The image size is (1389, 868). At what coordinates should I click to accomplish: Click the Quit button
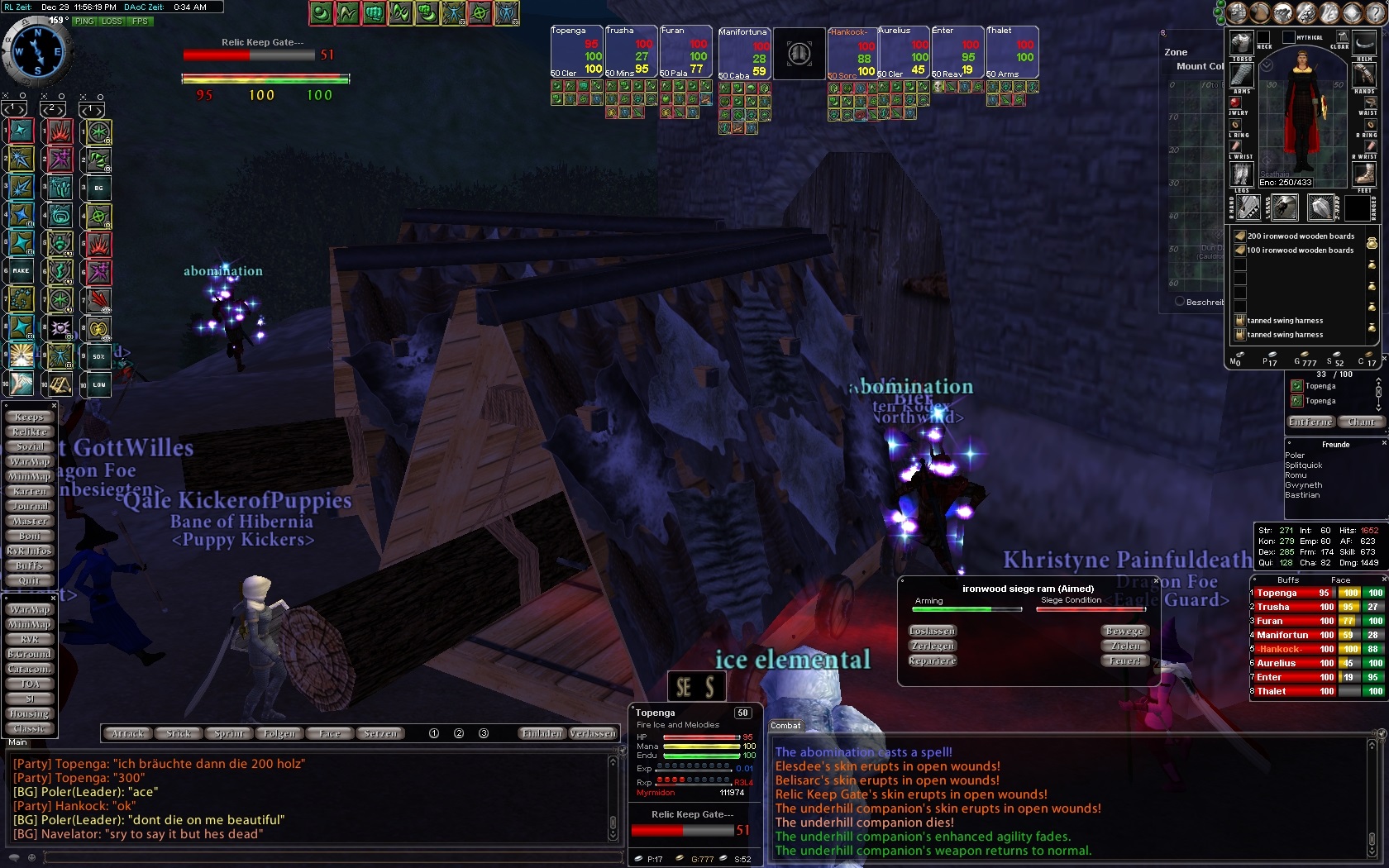[x=30, y=580]
